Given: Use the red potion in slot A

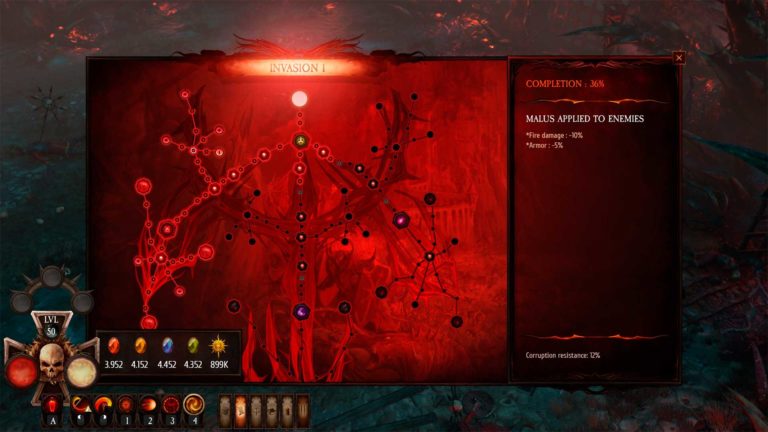Looking at the screenshot, I should [x=51, y=405].
